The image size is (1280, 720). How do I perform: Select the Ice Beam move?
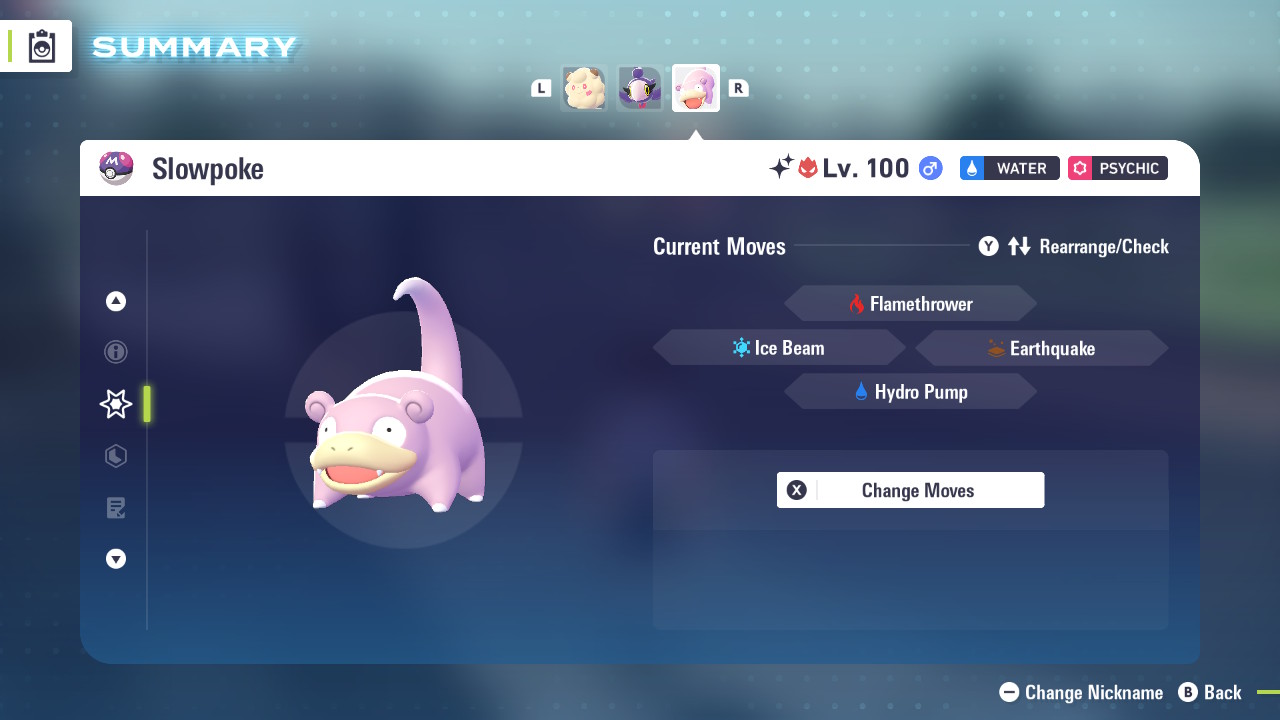click(x=779, y=347)
